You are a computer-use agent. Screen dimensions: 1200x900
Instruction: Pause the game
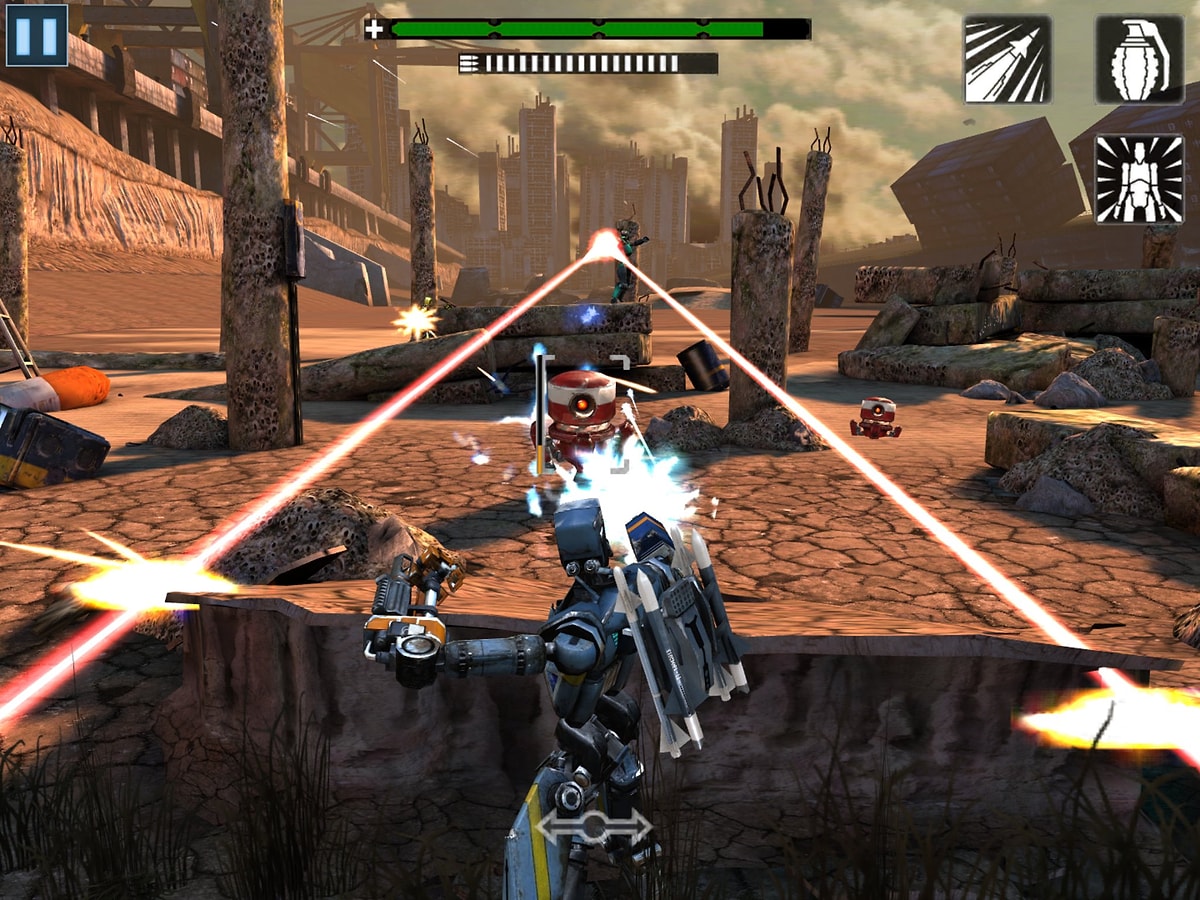click(37, 35)
